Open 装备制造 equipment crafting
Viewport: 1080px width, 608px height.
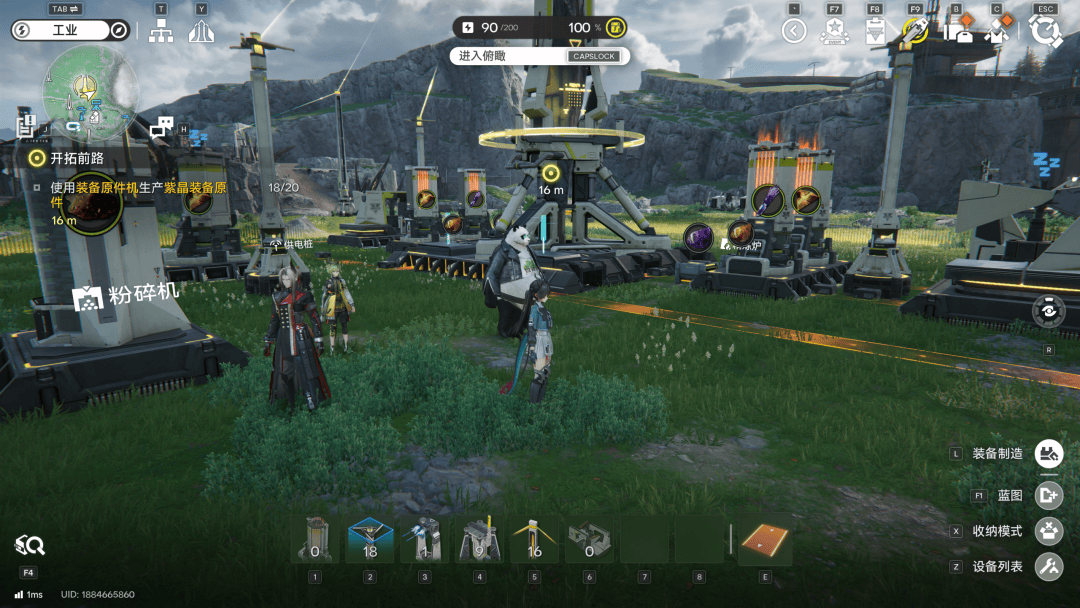coord(1048,454)
